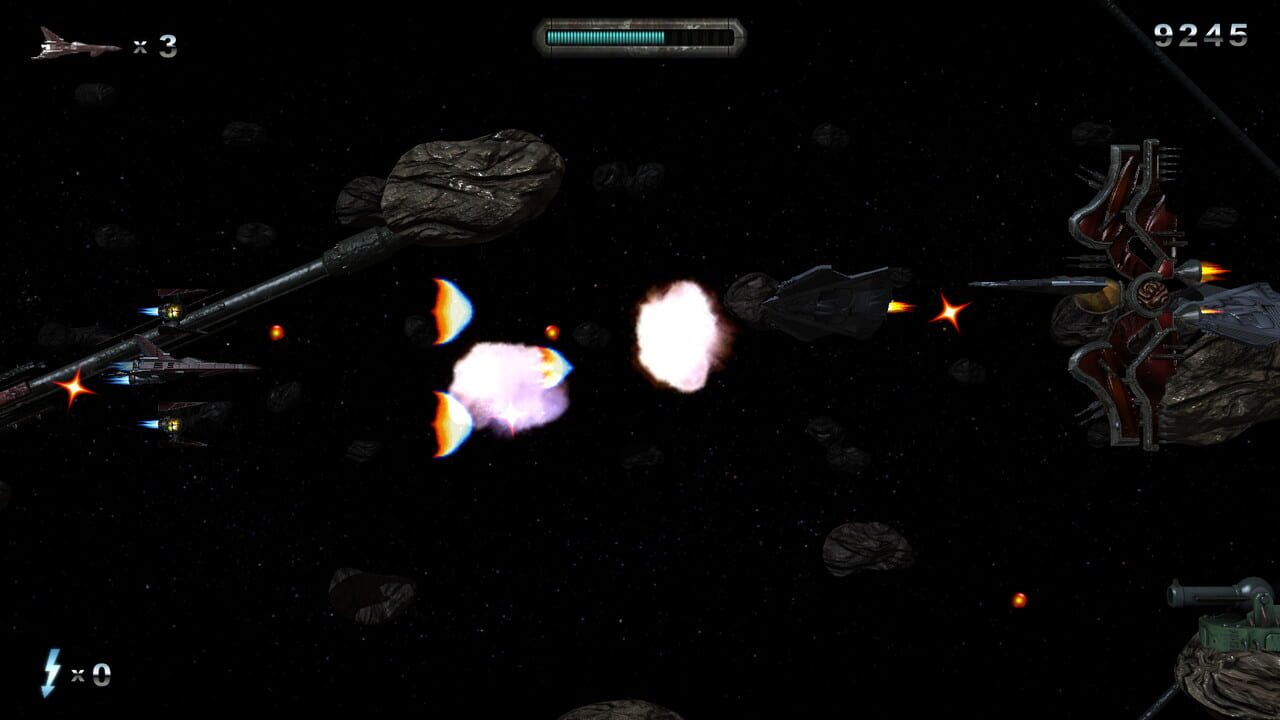
Task: Click the orange power-up orb bottom right
Action: pos(1018,601)
